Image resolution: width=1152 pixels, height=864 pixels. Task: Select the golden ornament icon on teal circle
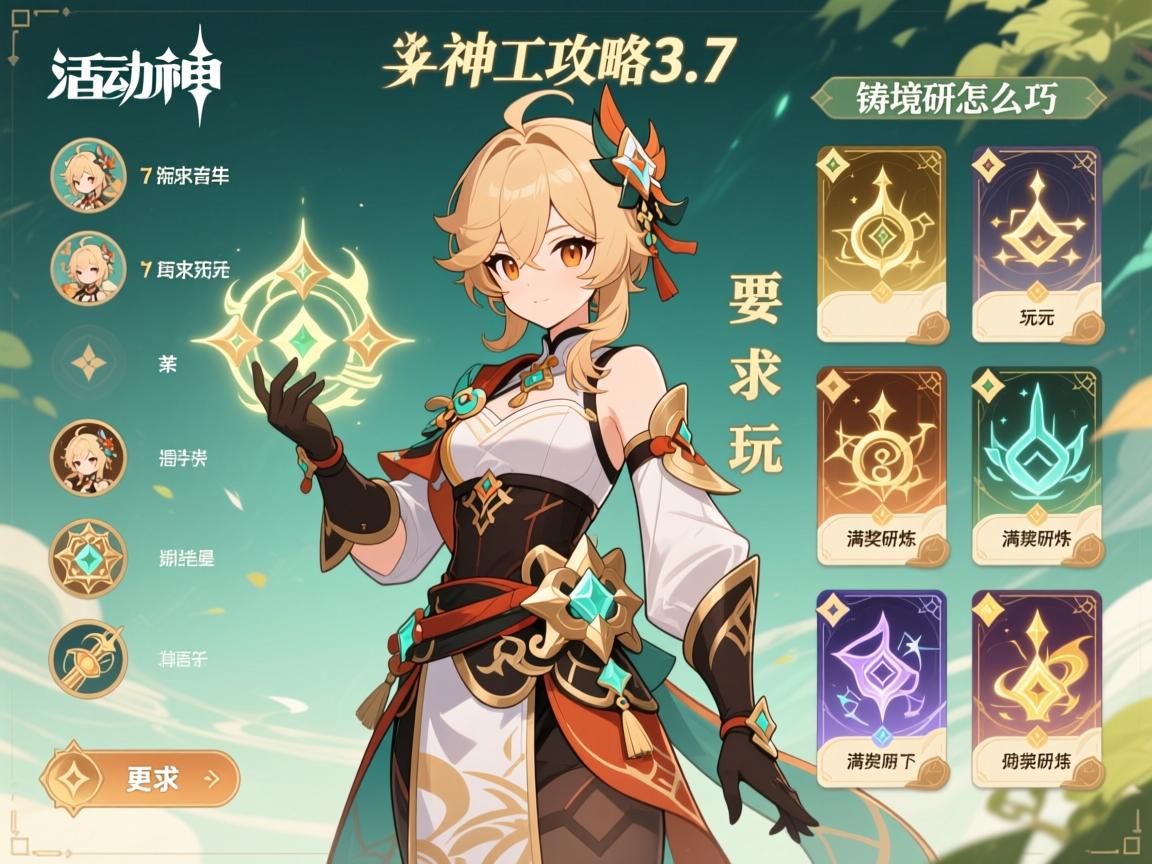[88, 658]
